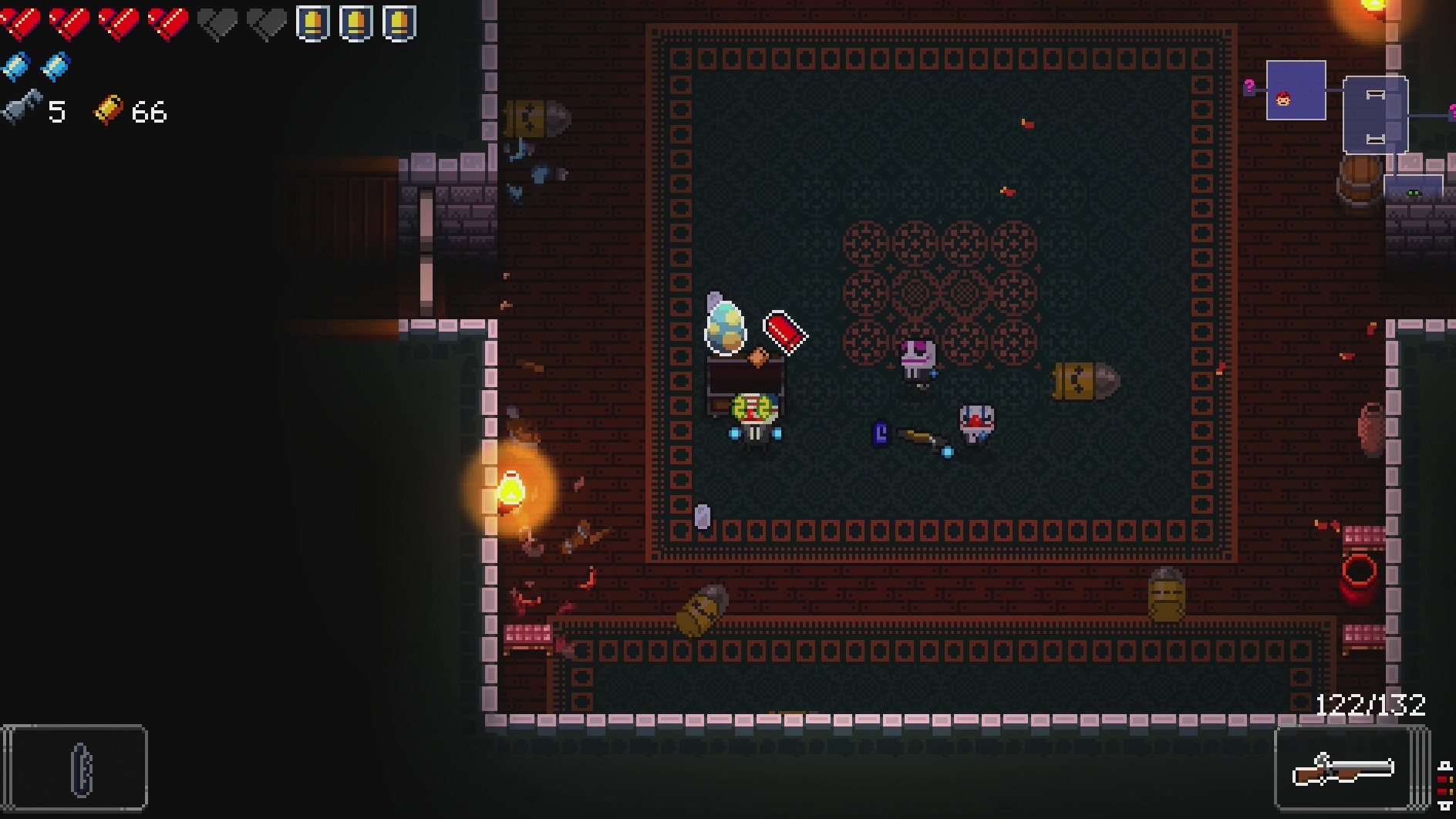Image resolution: width=1456 pixels, height=819 pixels.
Task: Click the key count icon
Action: pyautogui.click(x=22, y=109)
